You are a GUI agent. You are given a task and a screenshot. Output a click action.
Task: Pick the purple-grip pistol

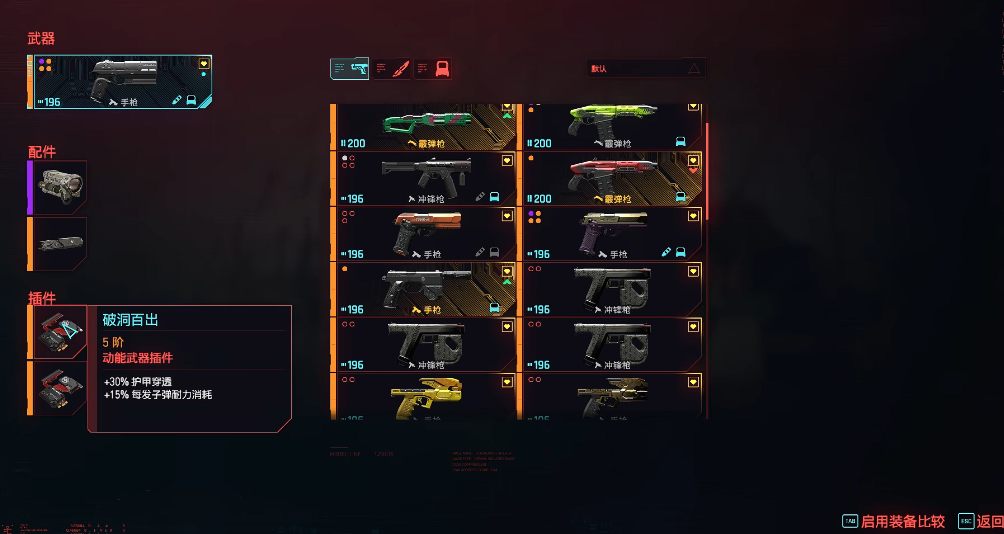(x=612, y=233)
